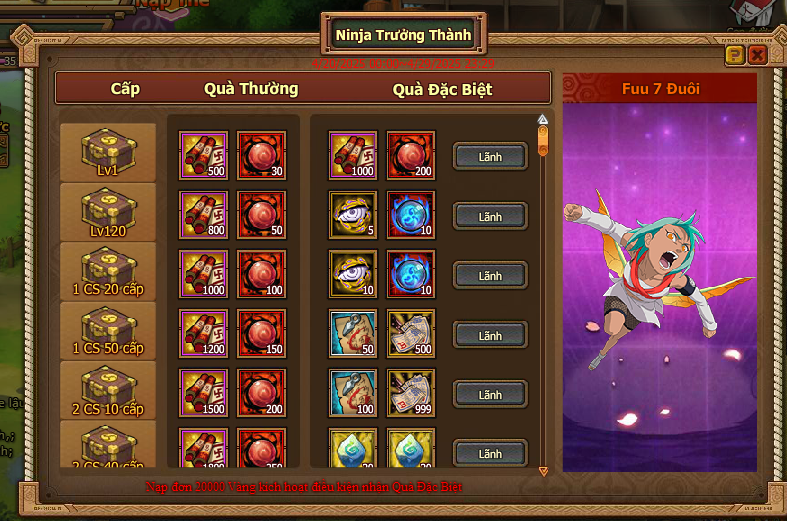Click the reward list's up arrow

click(543, 119)
